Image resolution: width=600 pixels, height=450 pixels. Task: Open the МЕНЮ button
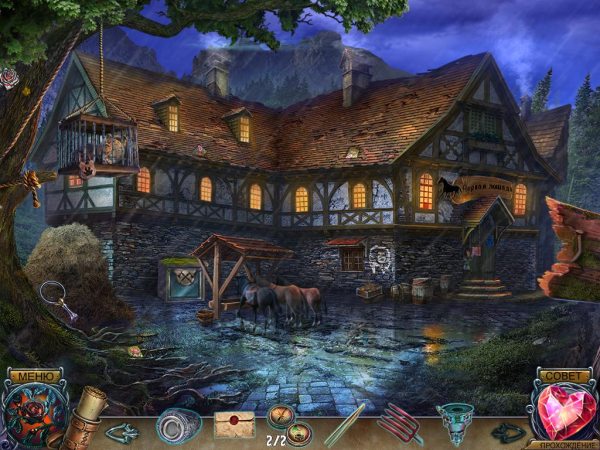click(31, 376)
